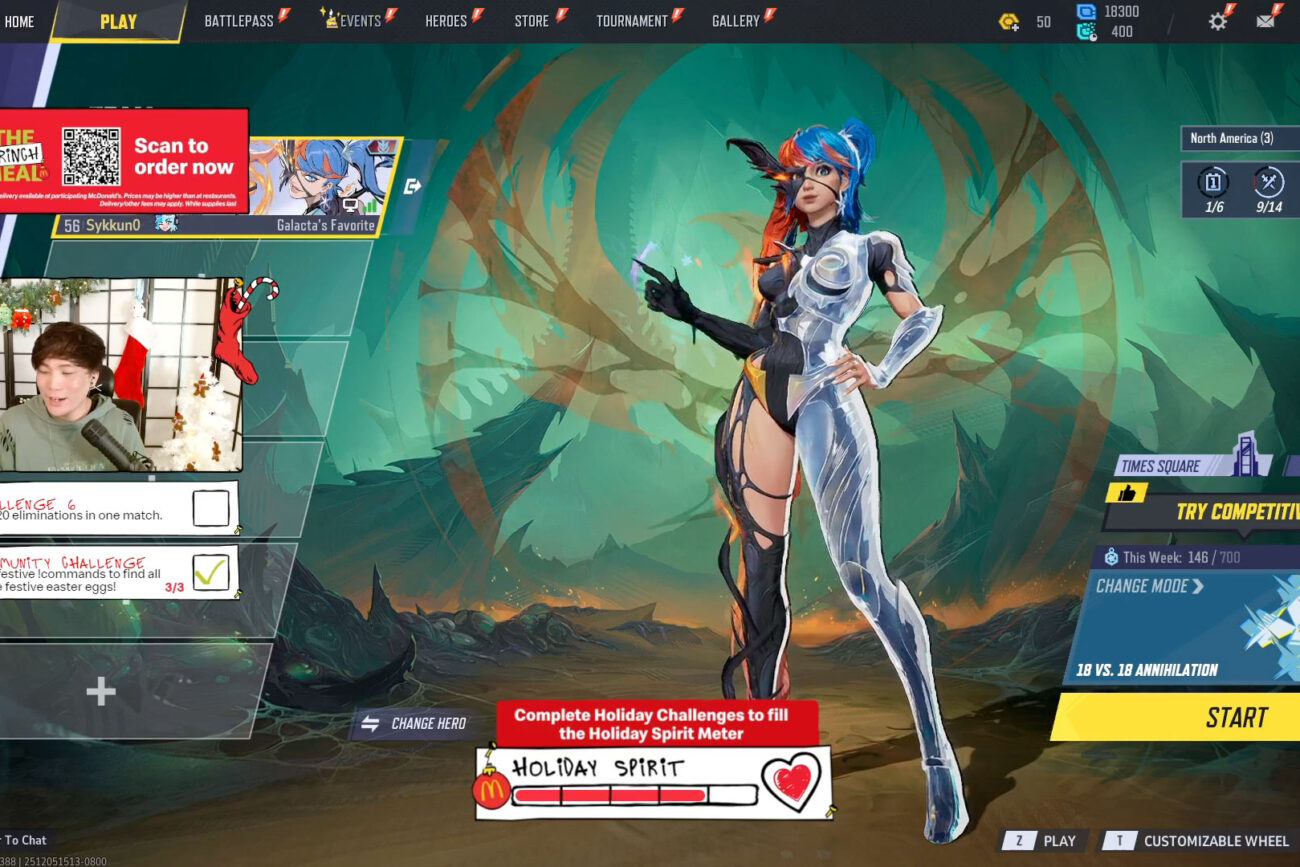Viewport: 1300px width, 867px height.
Task: Check the mail envelope icon
Action: click(x=1265, y=21)
